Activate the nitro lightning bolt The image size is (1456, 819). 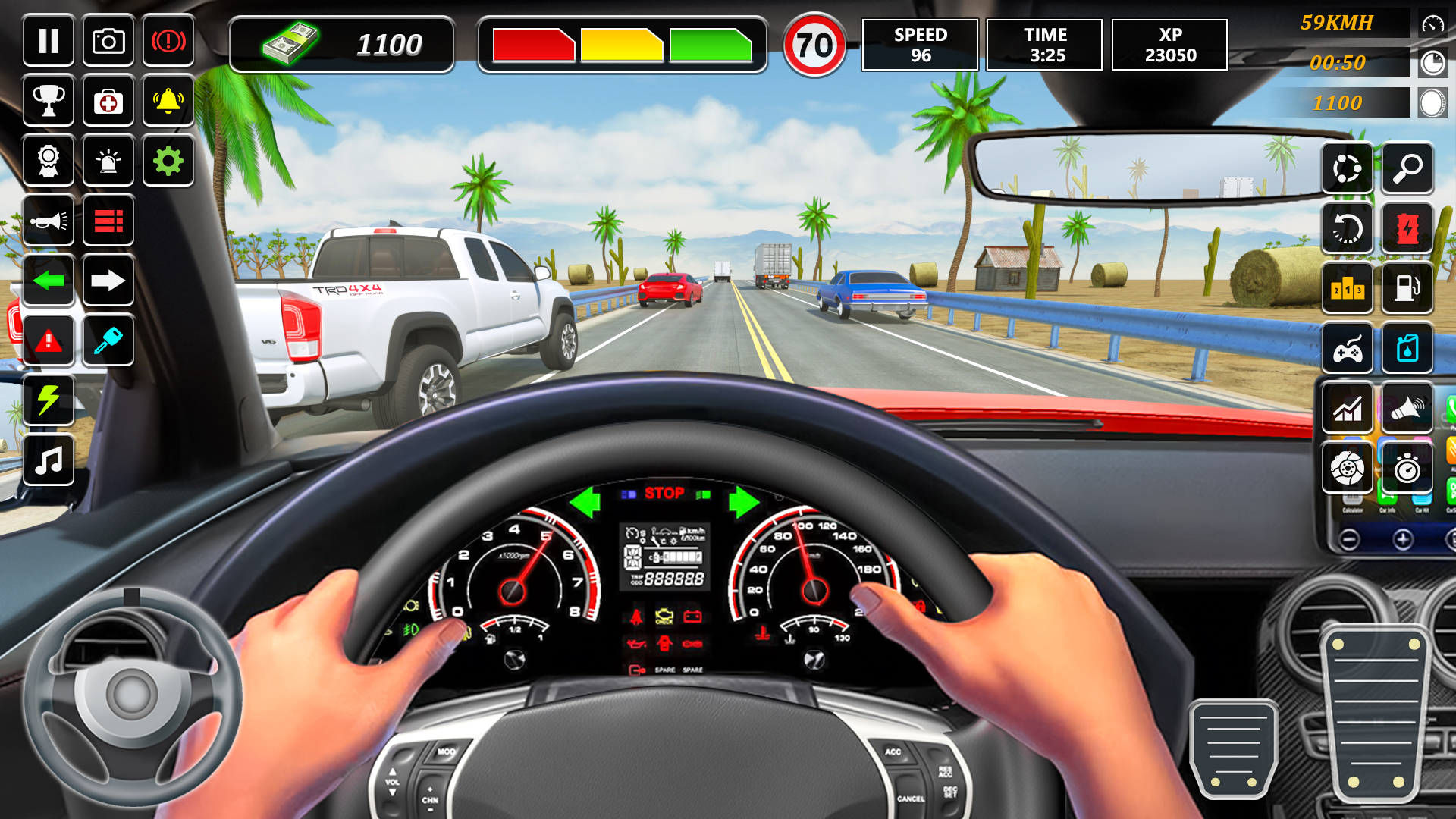point(49,400)
